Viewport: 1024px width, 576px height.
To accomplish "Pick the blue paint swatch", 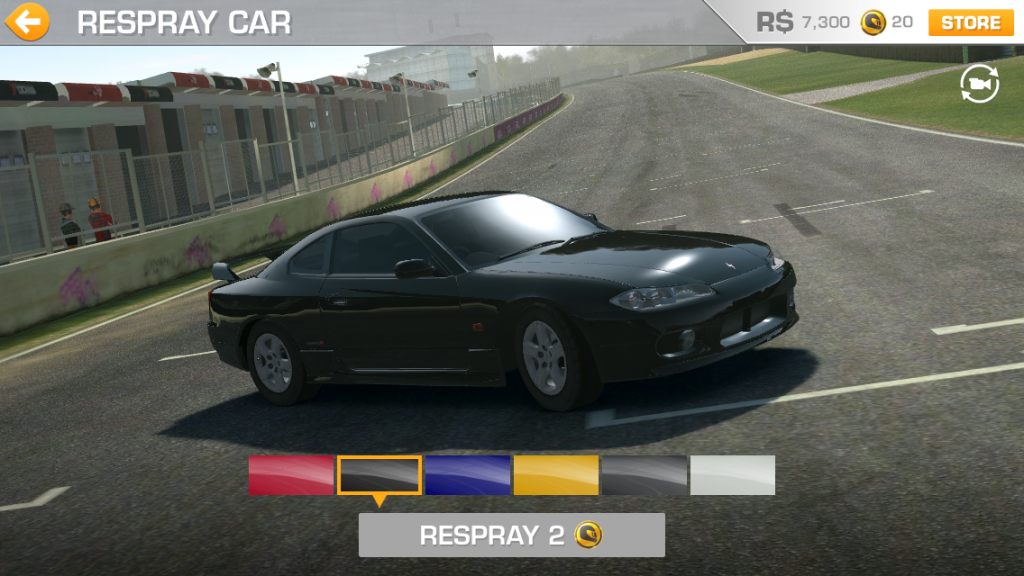I will (x=467, y=475).
